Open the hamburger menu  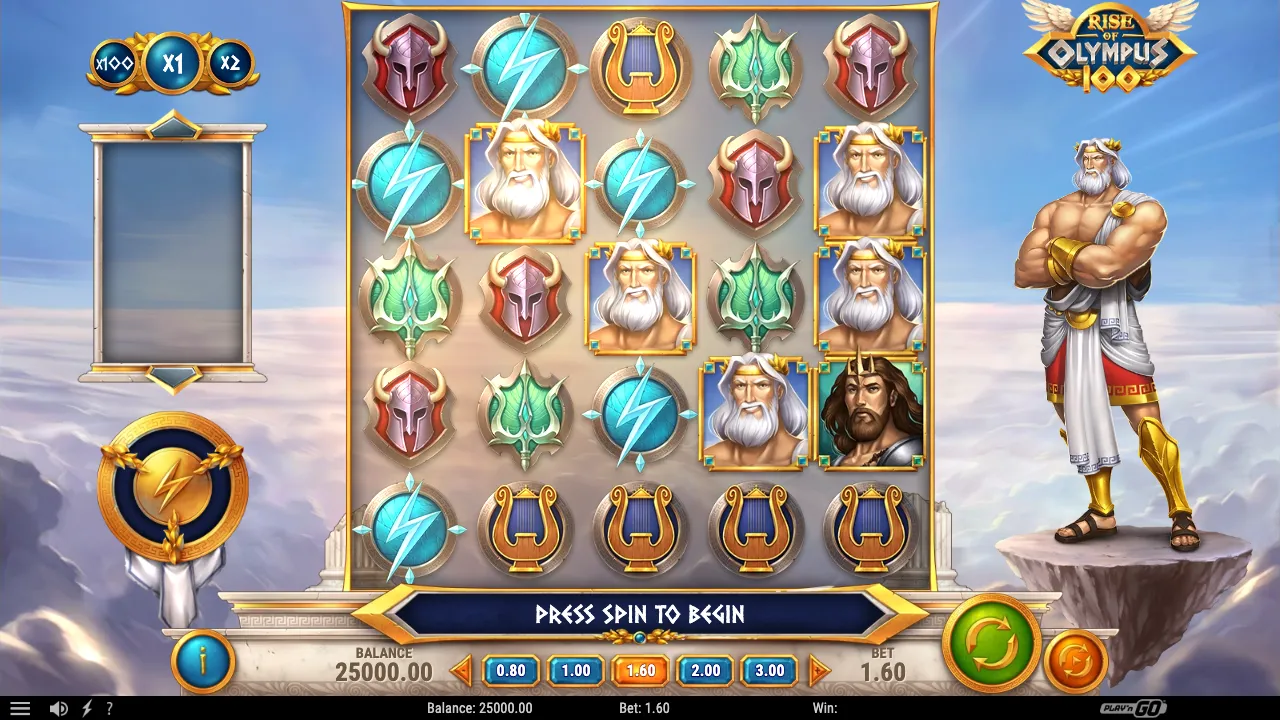19,708
